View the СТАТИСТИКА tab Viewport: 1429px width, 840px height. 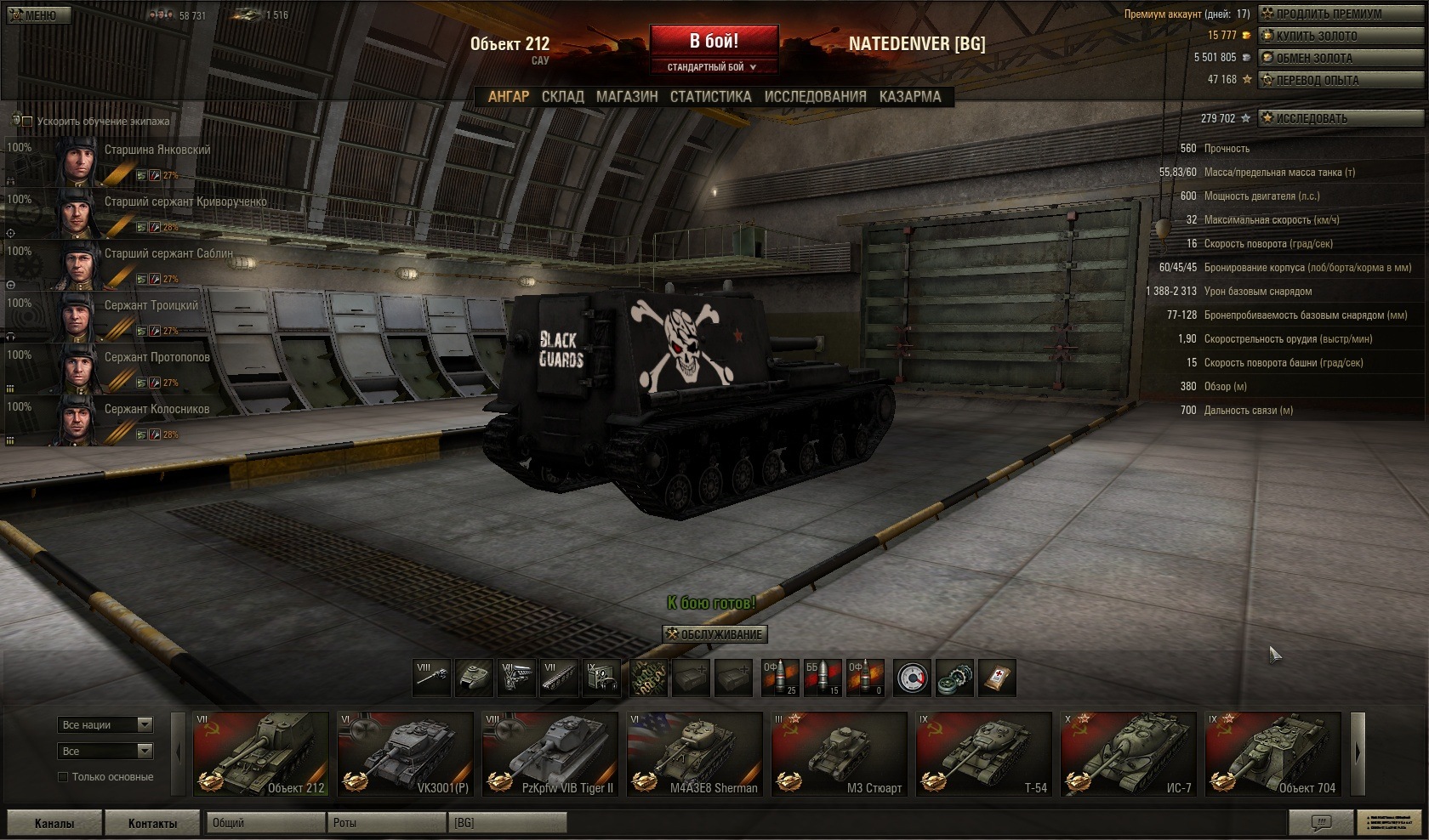pyautogui.click(x=710, y=97)
